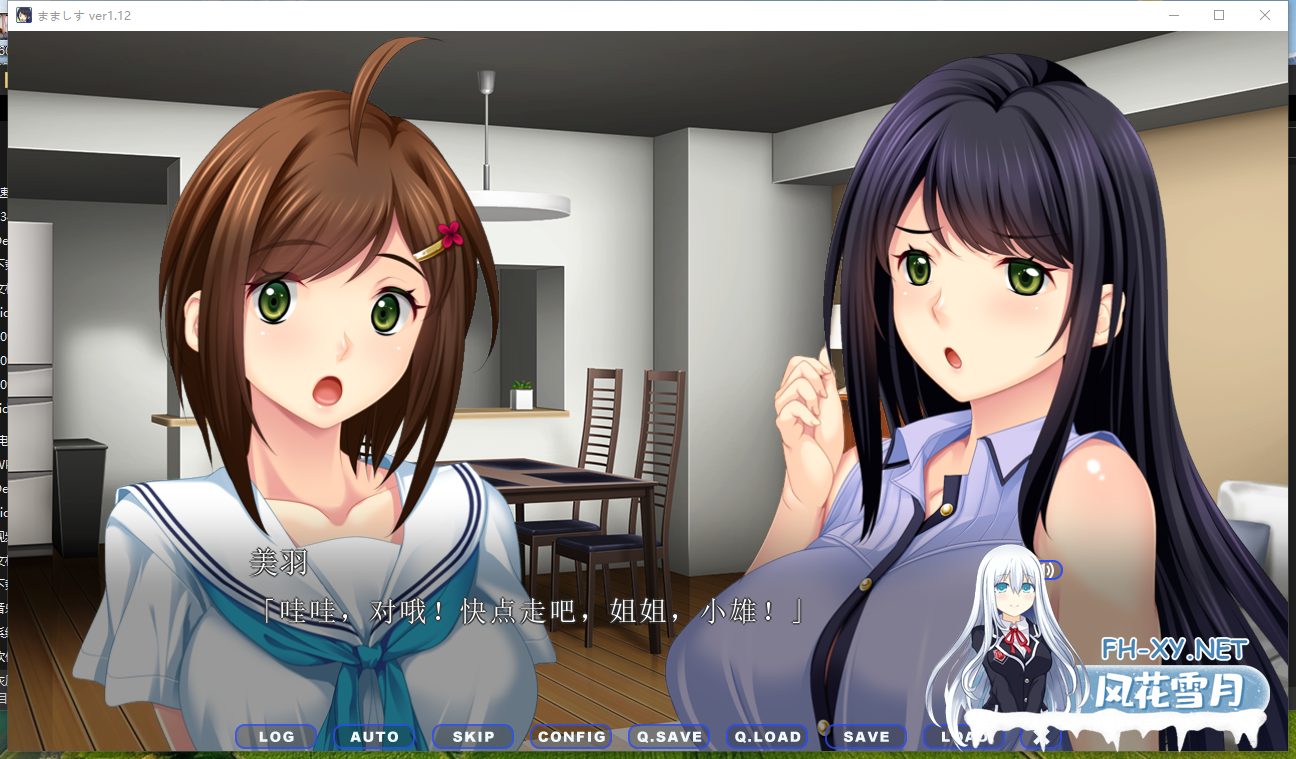The width and height of the screenshot is (1296, 759).
Task: Maximize the game window
Action: pyautogui.click(x=1219, y=15)
